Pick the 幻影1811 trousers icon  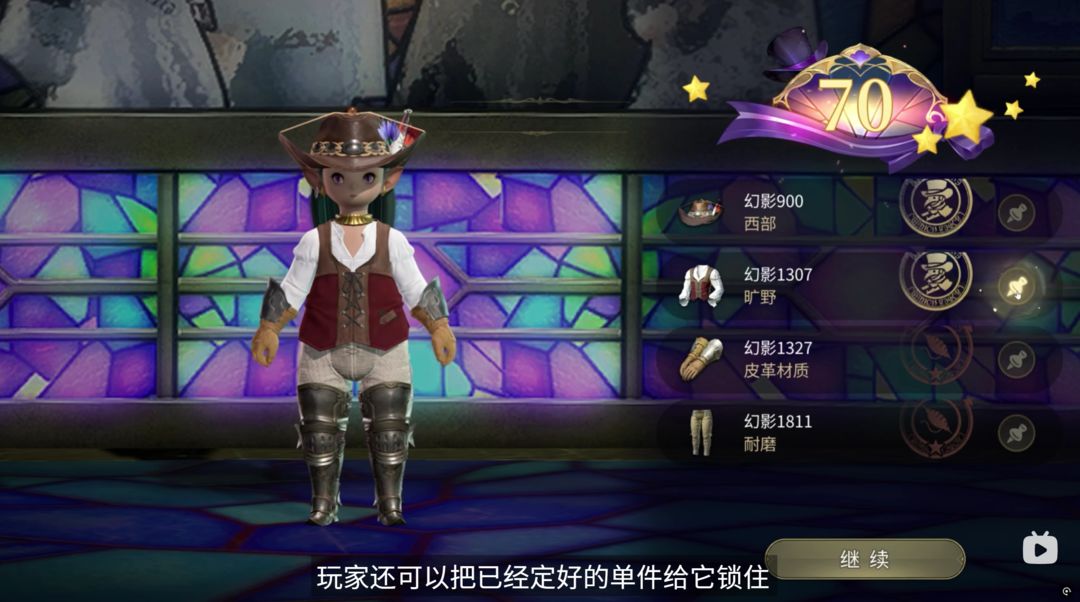point(700,432)
